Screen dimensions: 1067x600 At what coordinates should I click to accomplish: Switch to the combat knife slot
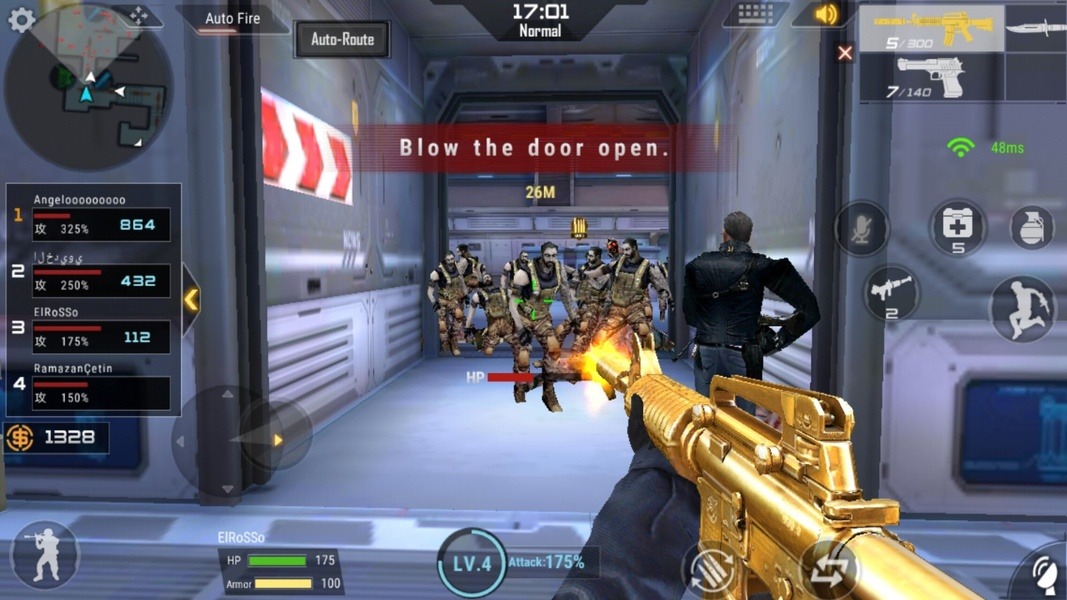tap(1036, 27)
